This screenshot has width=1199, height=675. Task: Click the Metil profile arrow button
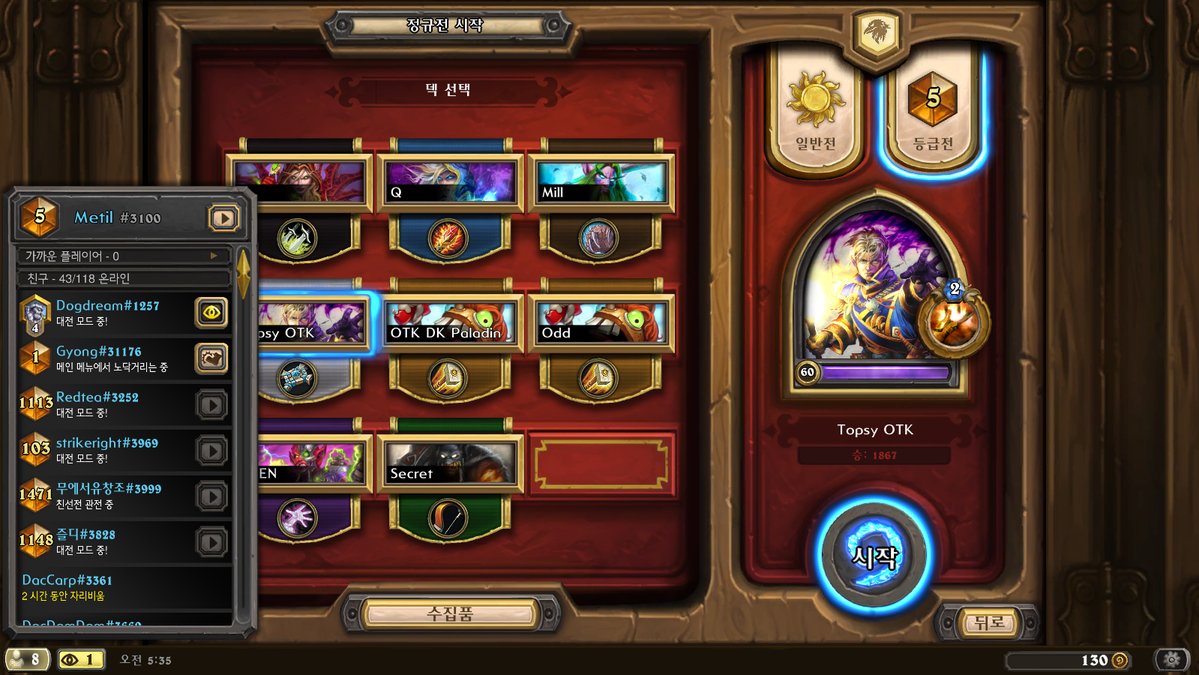(x=224, y=217)
